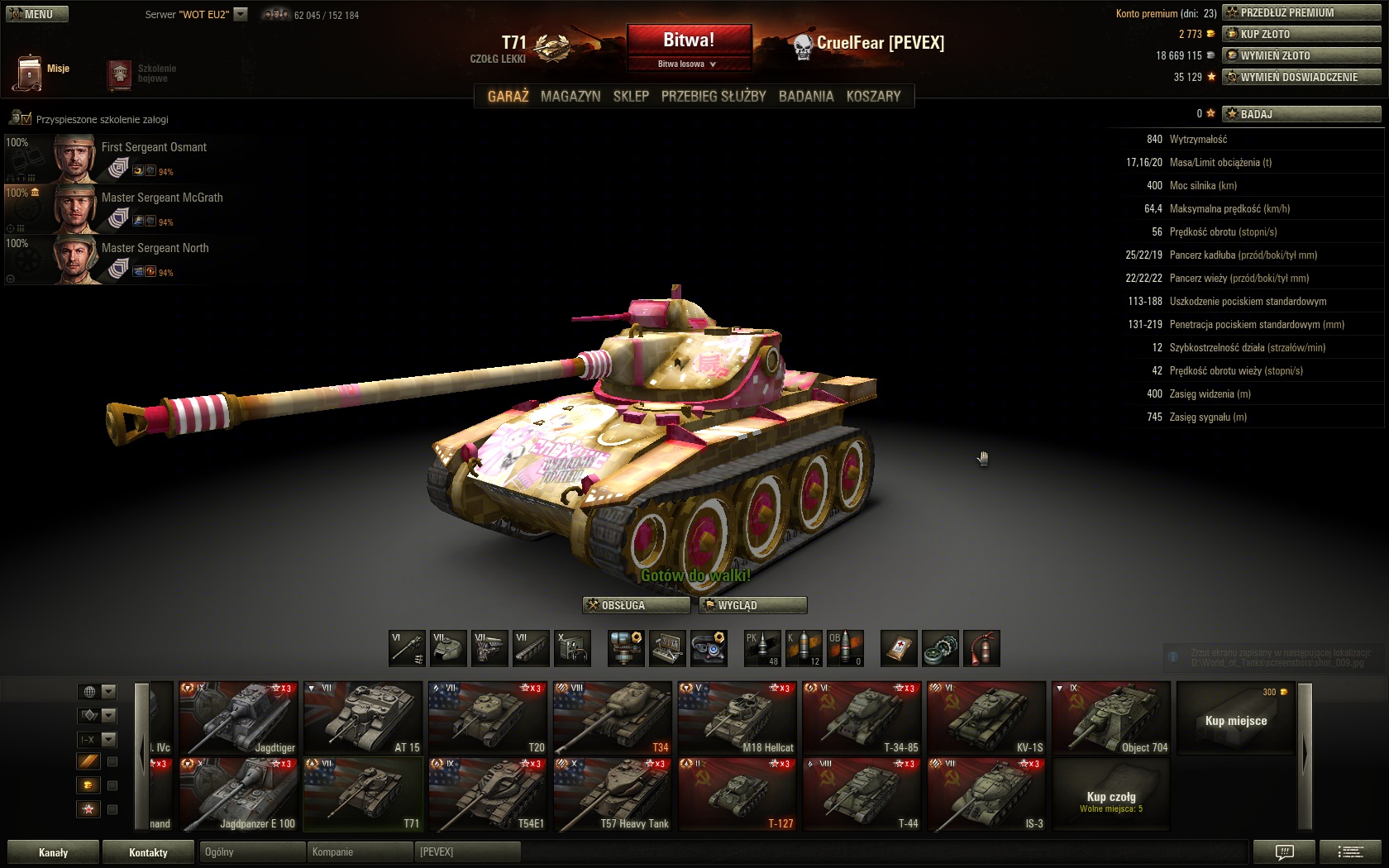
Task: Select the T57 Heavy Tank
Action: click(x=612, y=794)
